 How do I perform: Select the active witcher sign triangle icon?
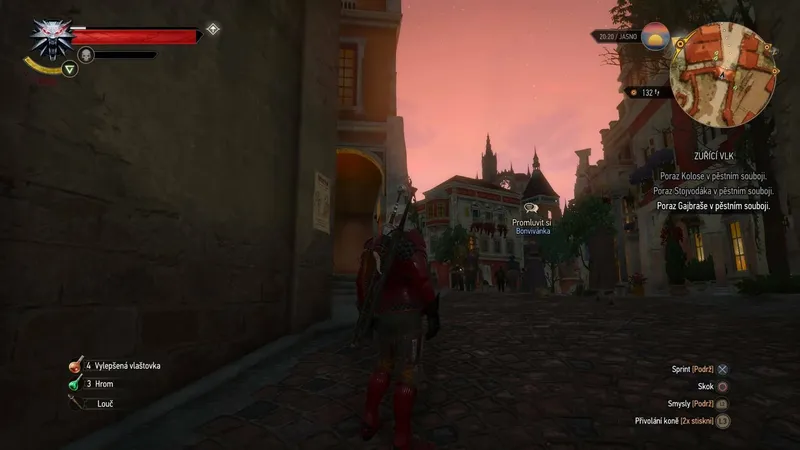(69, 69)
